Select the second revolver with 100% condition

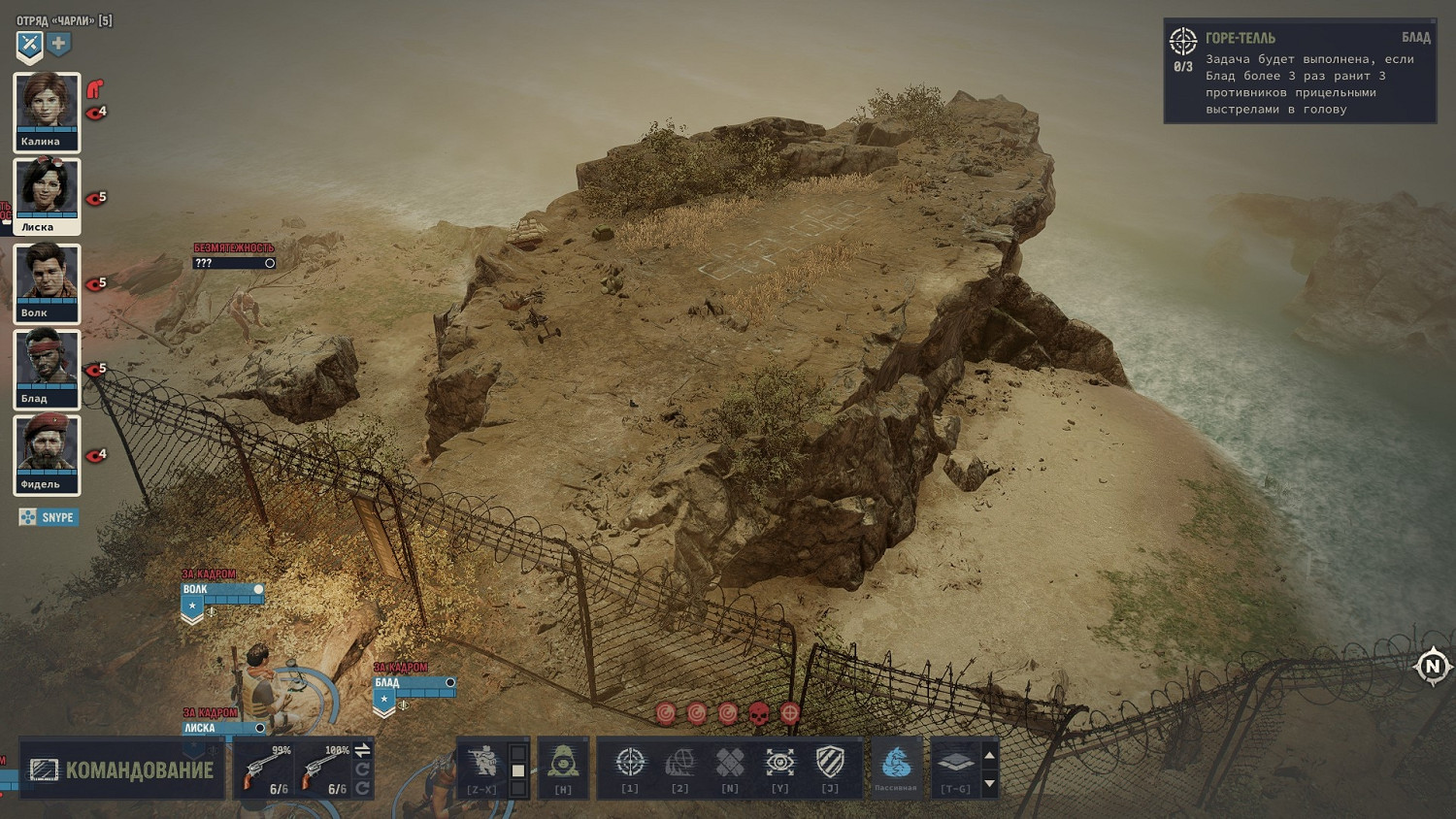tap(322, 770)
